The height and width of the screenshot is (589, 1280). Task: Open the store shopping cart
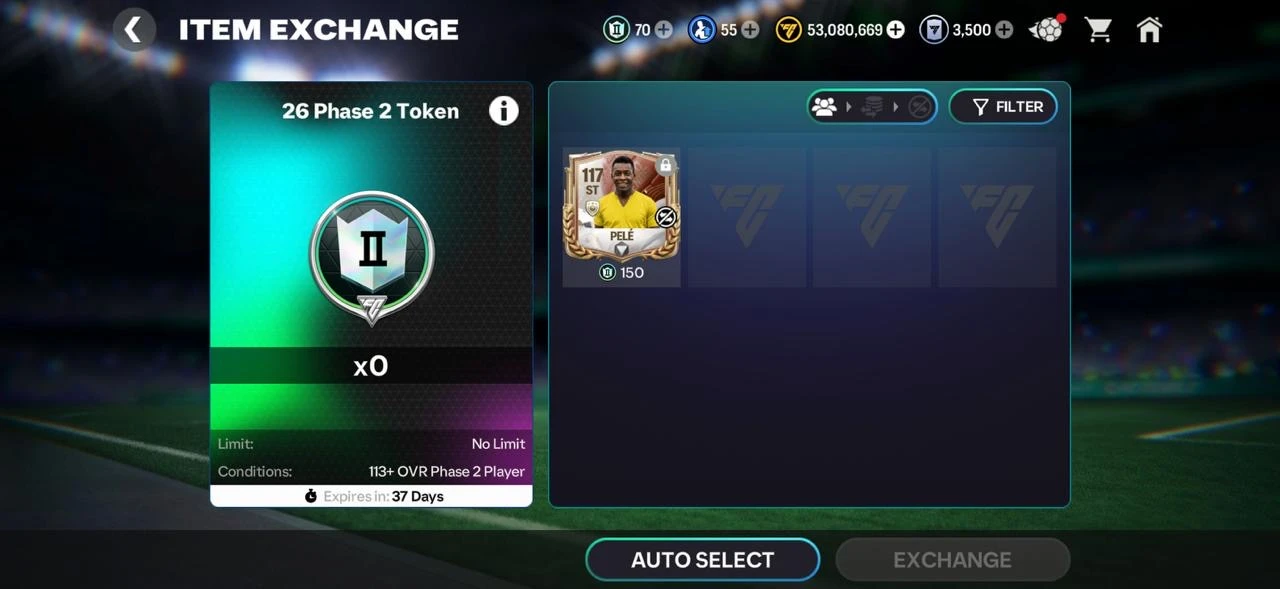[x=1099, y=30]
